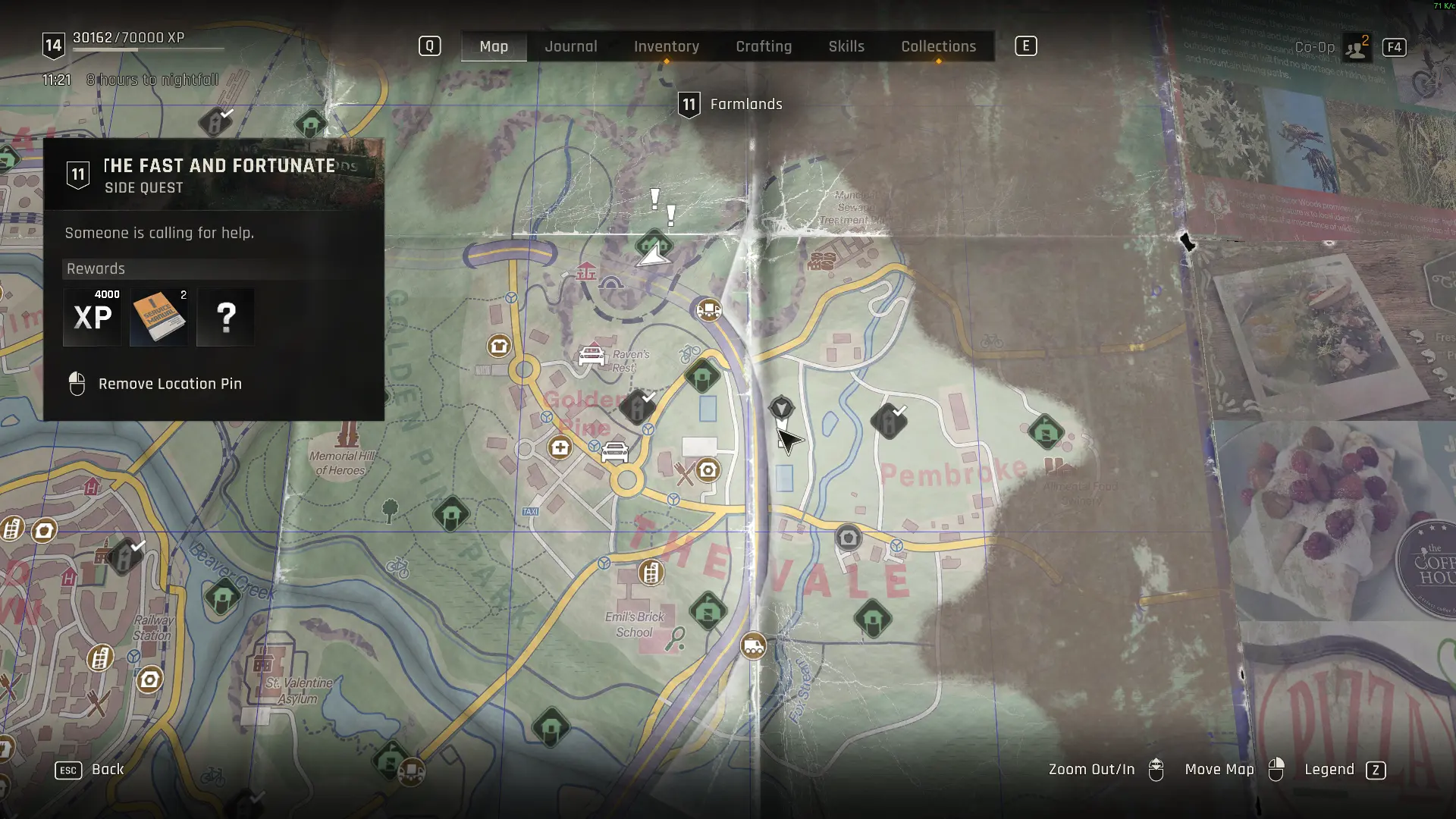Open the map Legend

1329,770
